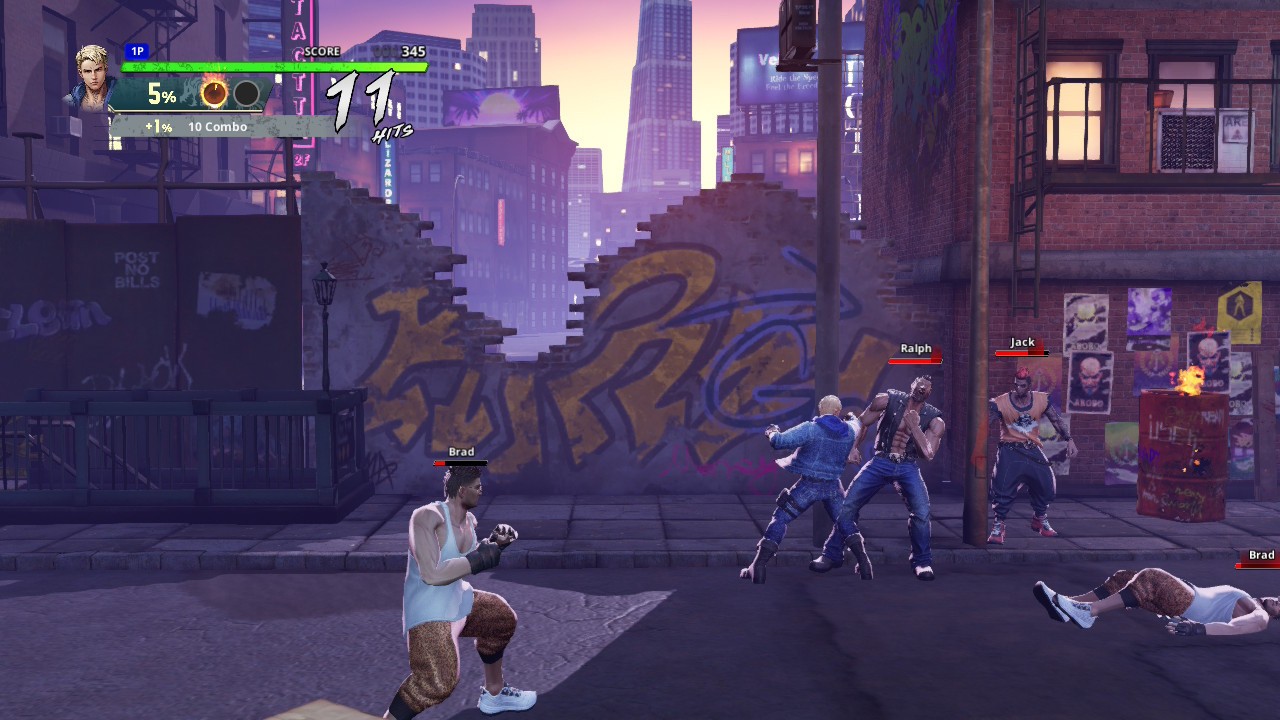Select the empty dark special charge orb
Viewport: 1280px width, 720px height.
(246, 94)
